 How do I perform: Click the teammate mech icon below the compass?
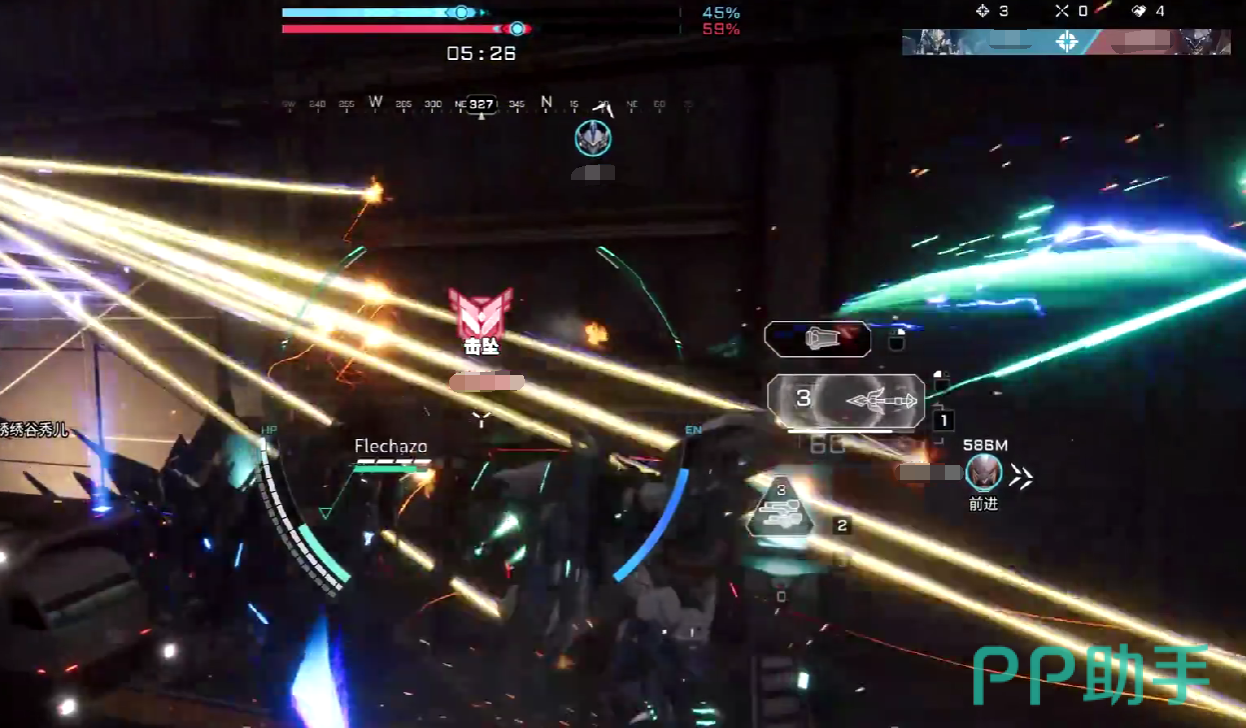point(593,138)
